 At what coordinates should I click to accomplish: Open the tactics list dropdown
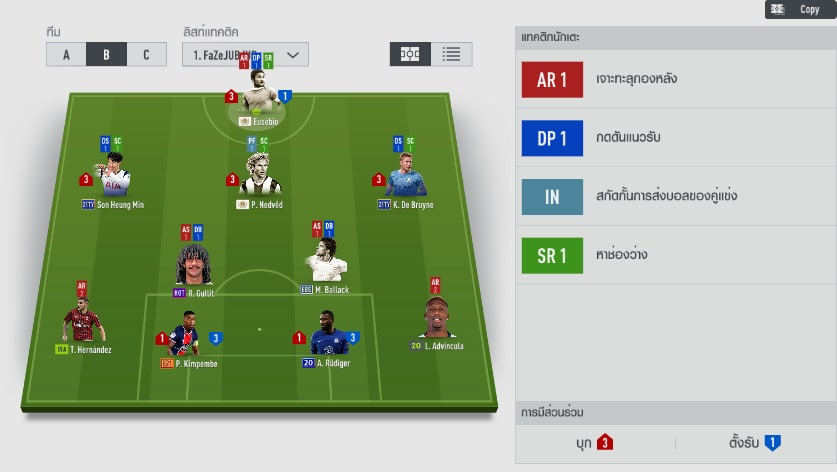click(x=245, y=54)
